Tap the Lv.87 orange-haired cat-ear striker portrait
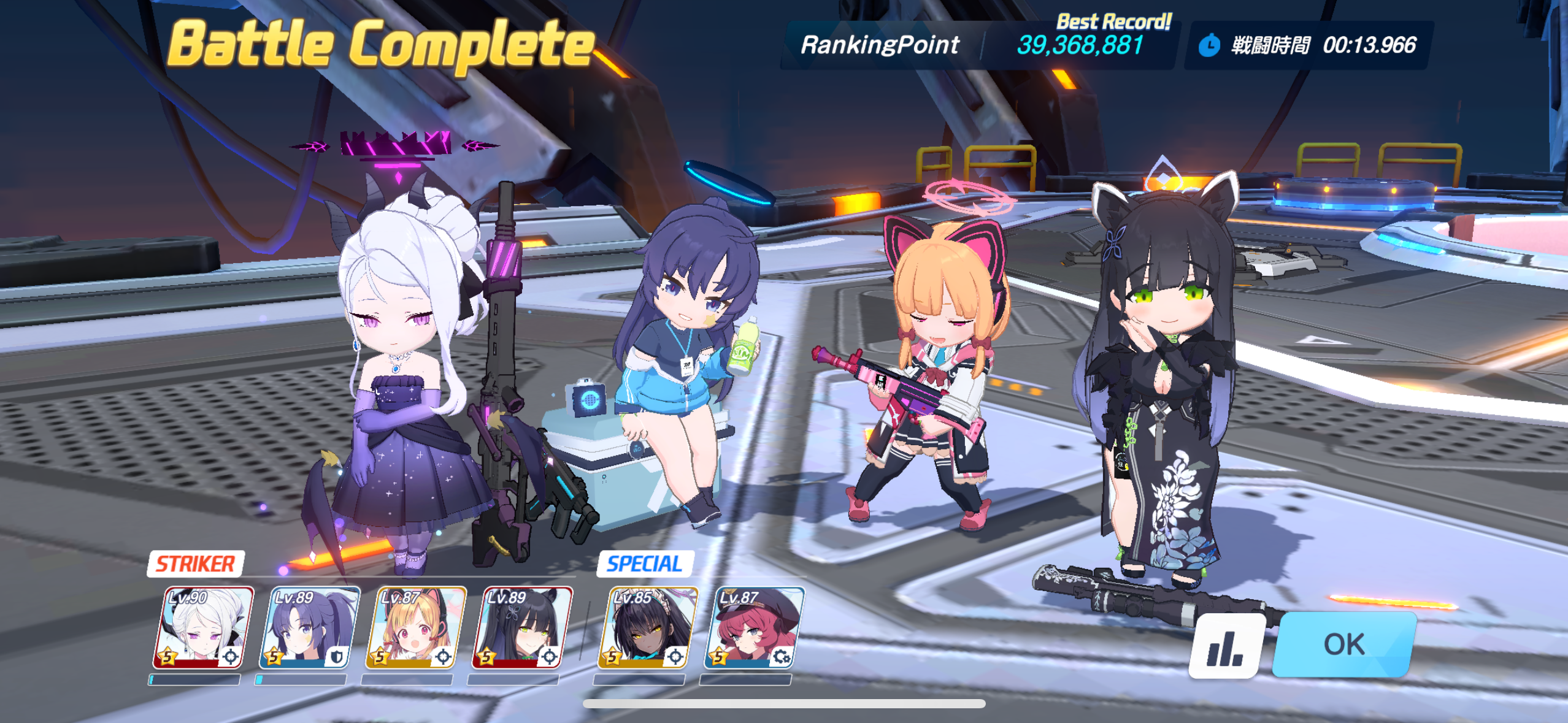Image resolution: width=1568 pixels, height=723 pixels. tap(415, 627)
